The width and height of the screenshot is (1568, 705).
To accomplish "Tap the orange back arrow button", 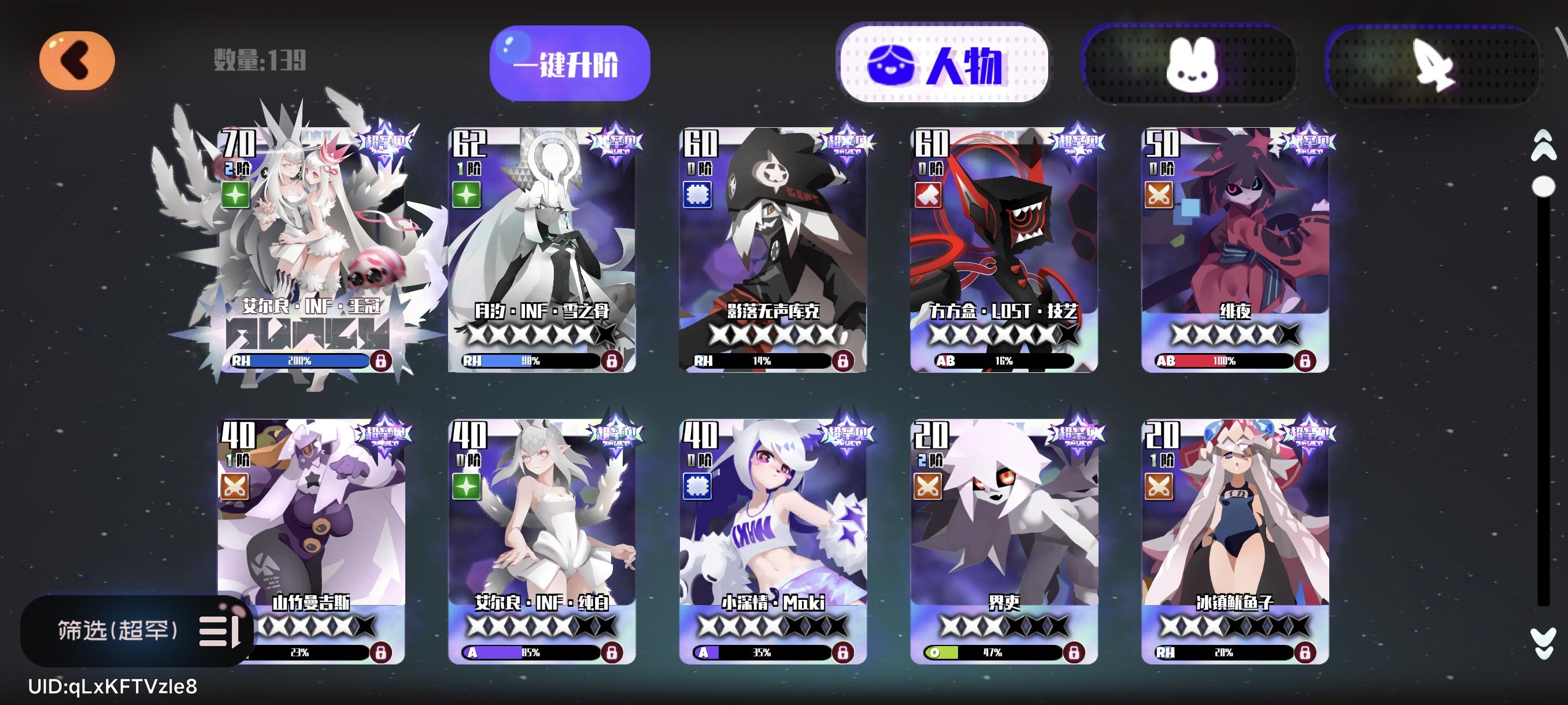I will click(77, 60).
